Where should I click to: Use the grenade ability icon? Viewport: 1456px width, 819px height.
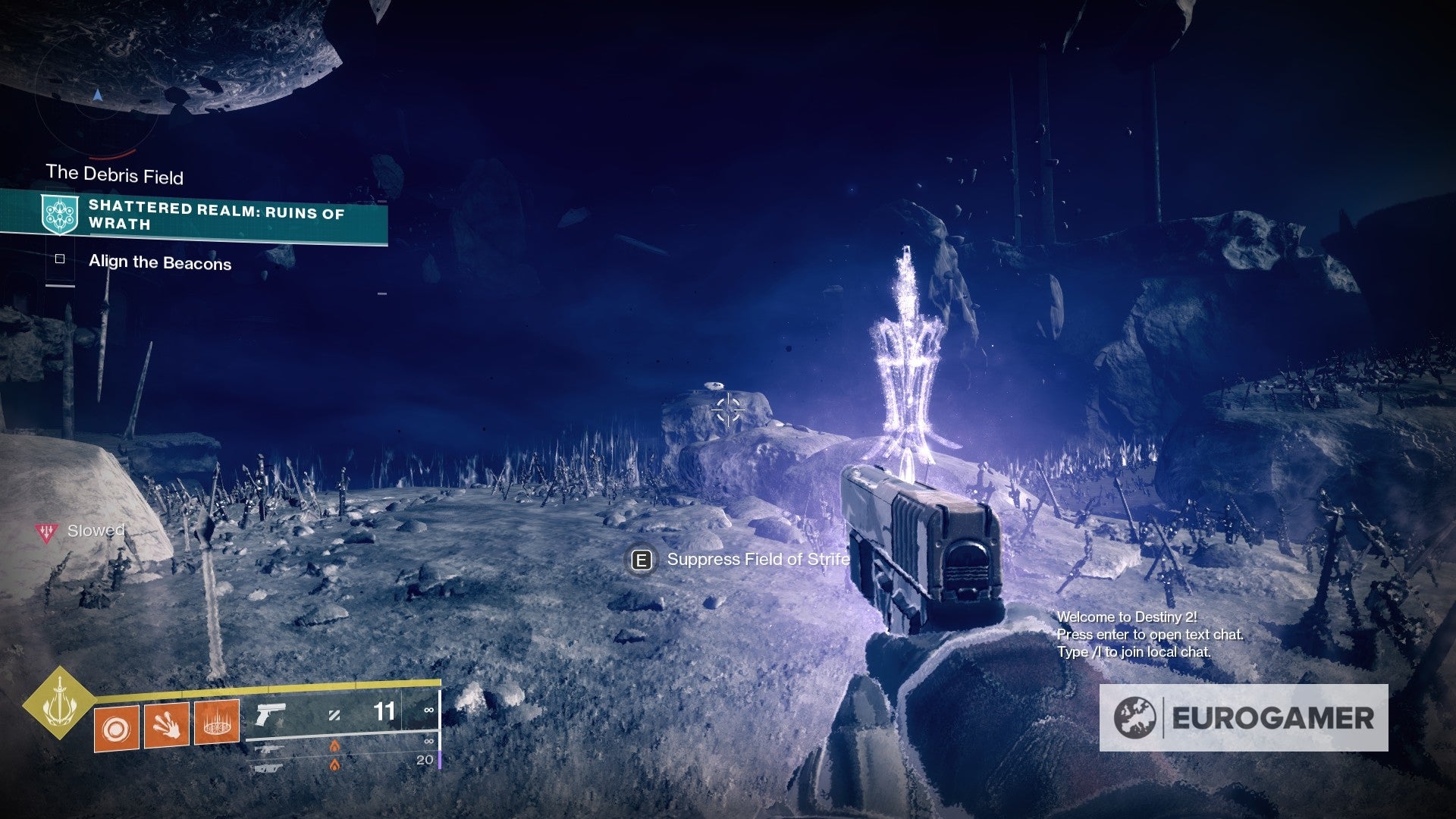pos(117,729)
